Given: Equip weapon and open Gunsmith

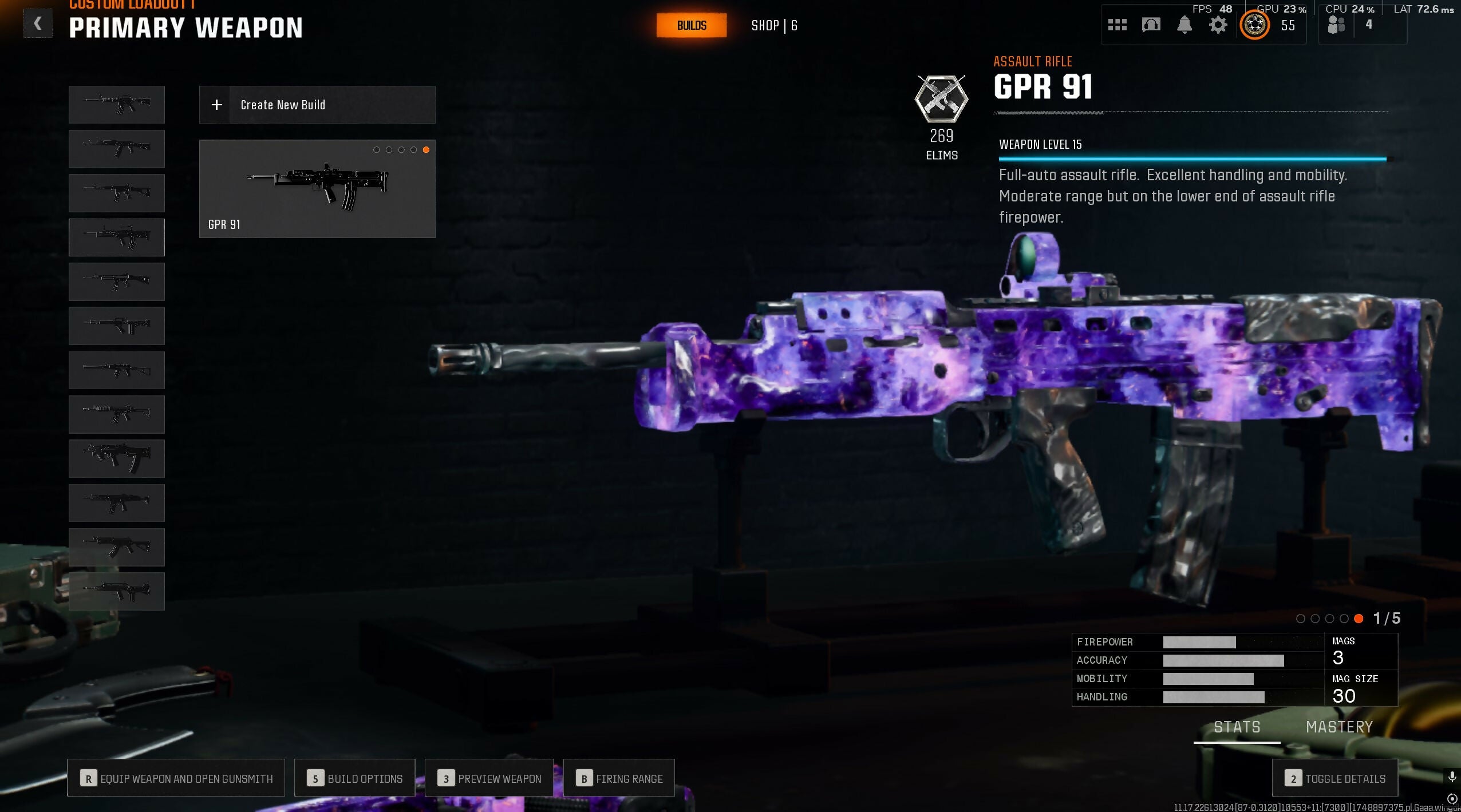Looking at the screenshot, I should point(176,778).
